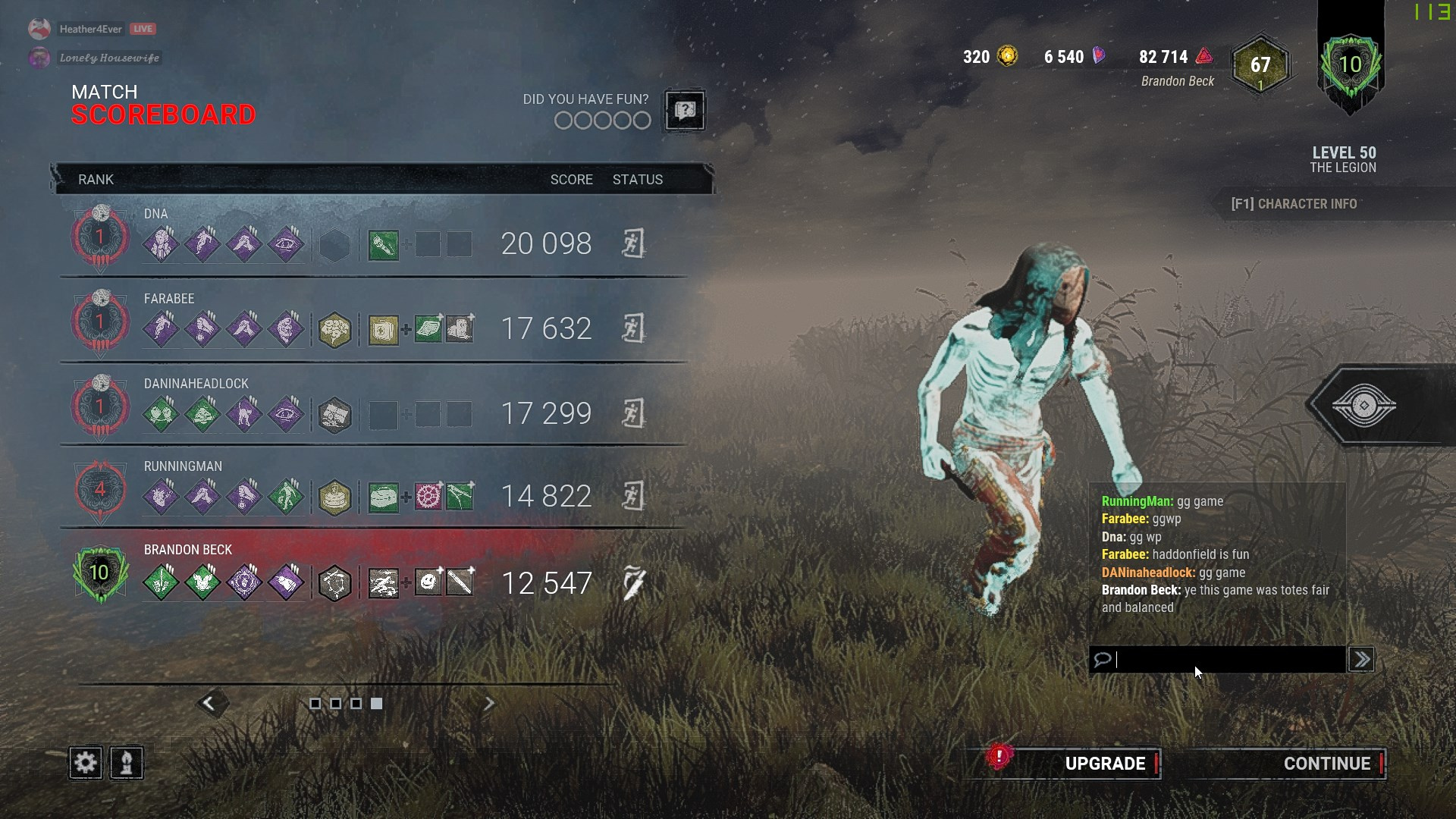Open the match feedback question-mark icon
The width and height of the screenshot is (1456, 819).
point(682,111)
